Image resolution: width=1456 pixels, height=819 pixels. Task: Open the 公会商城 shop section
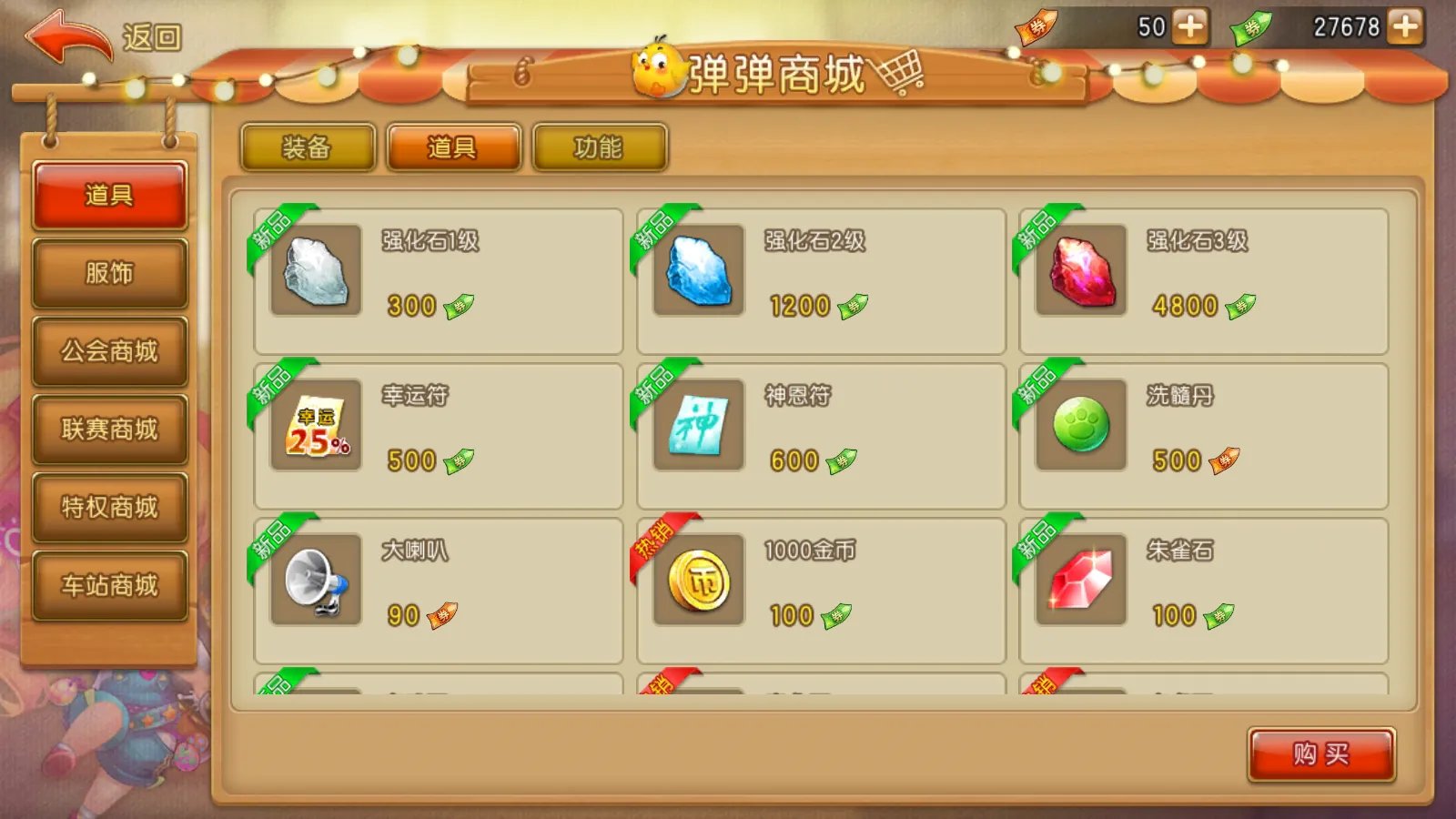110,350
